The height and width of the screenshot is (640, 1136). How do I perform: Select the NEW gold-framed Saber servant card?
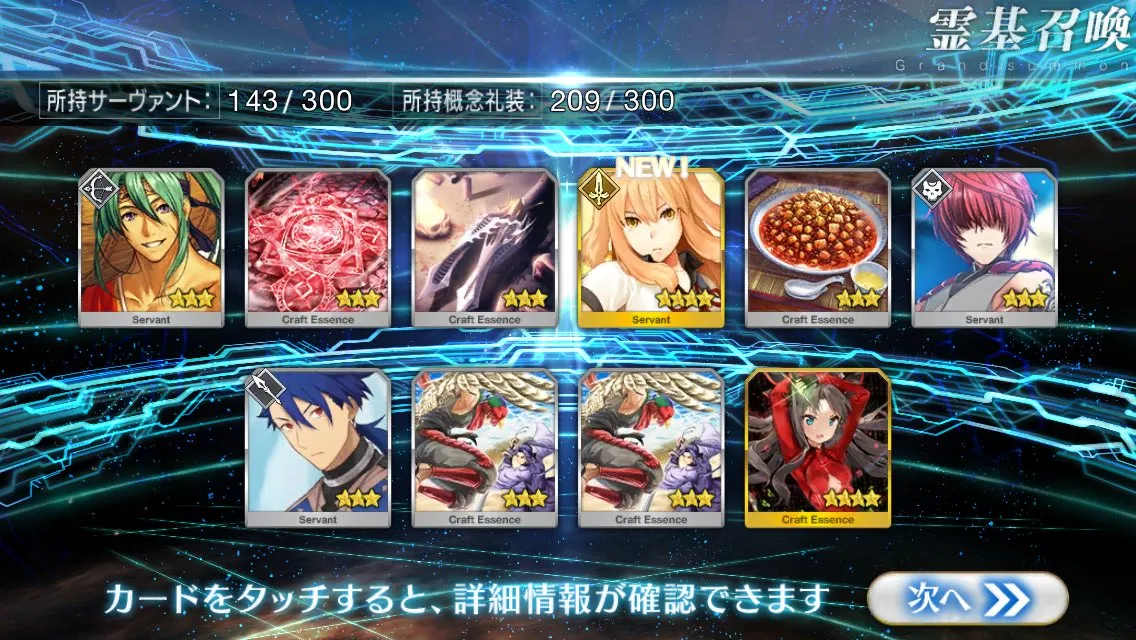coord(650,248)
